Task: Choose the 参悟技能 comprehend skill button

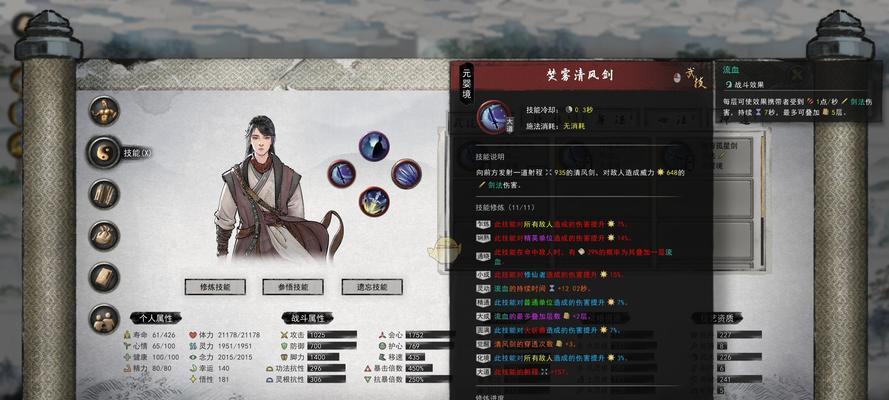Action: (x=293, y=287)
